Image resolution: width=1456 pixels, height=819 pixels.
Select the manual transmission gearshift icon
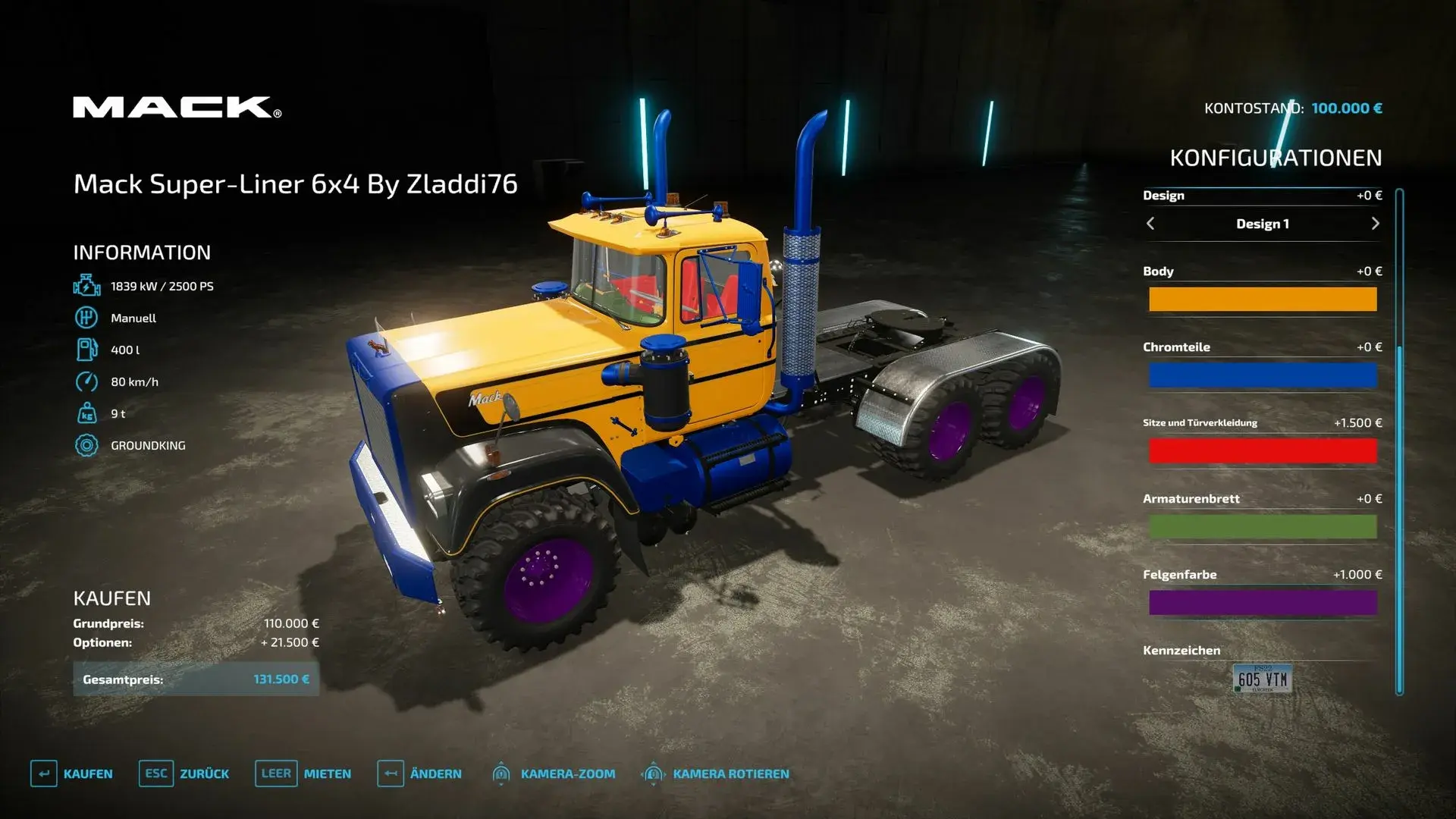point(86,318)
